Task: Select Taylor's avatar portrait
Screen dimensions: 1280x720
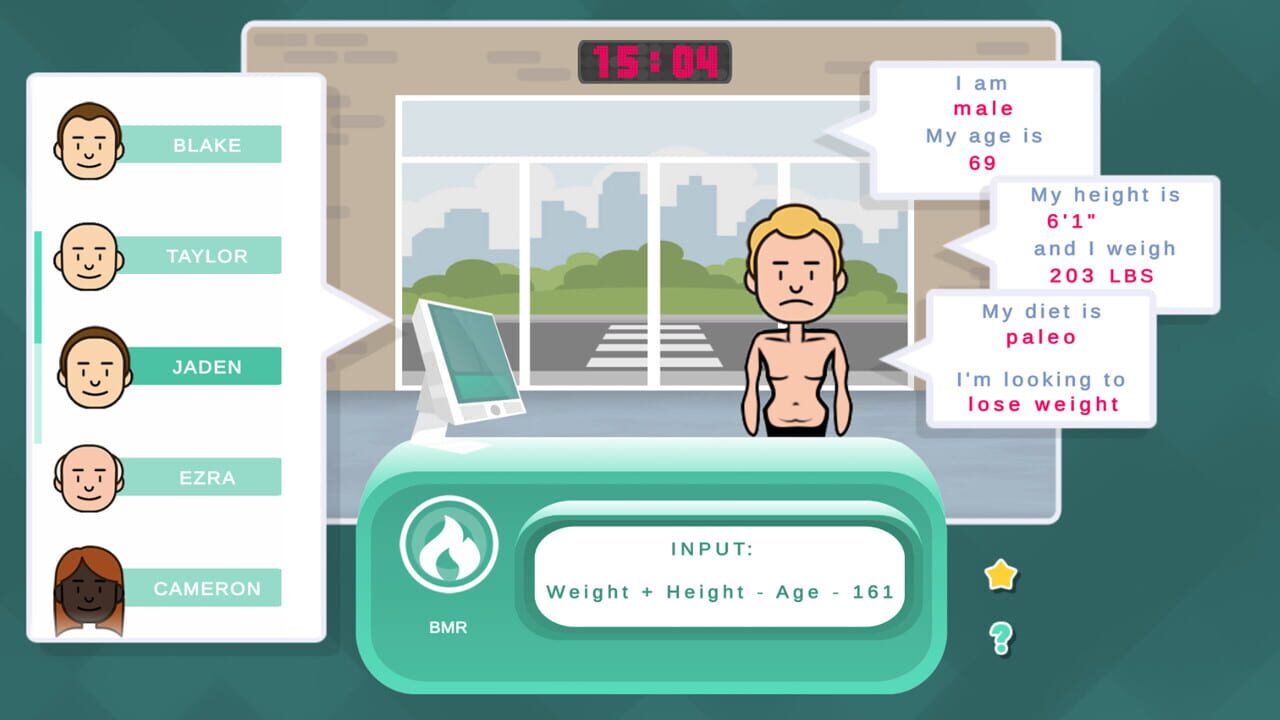Action: click(87, 256)
